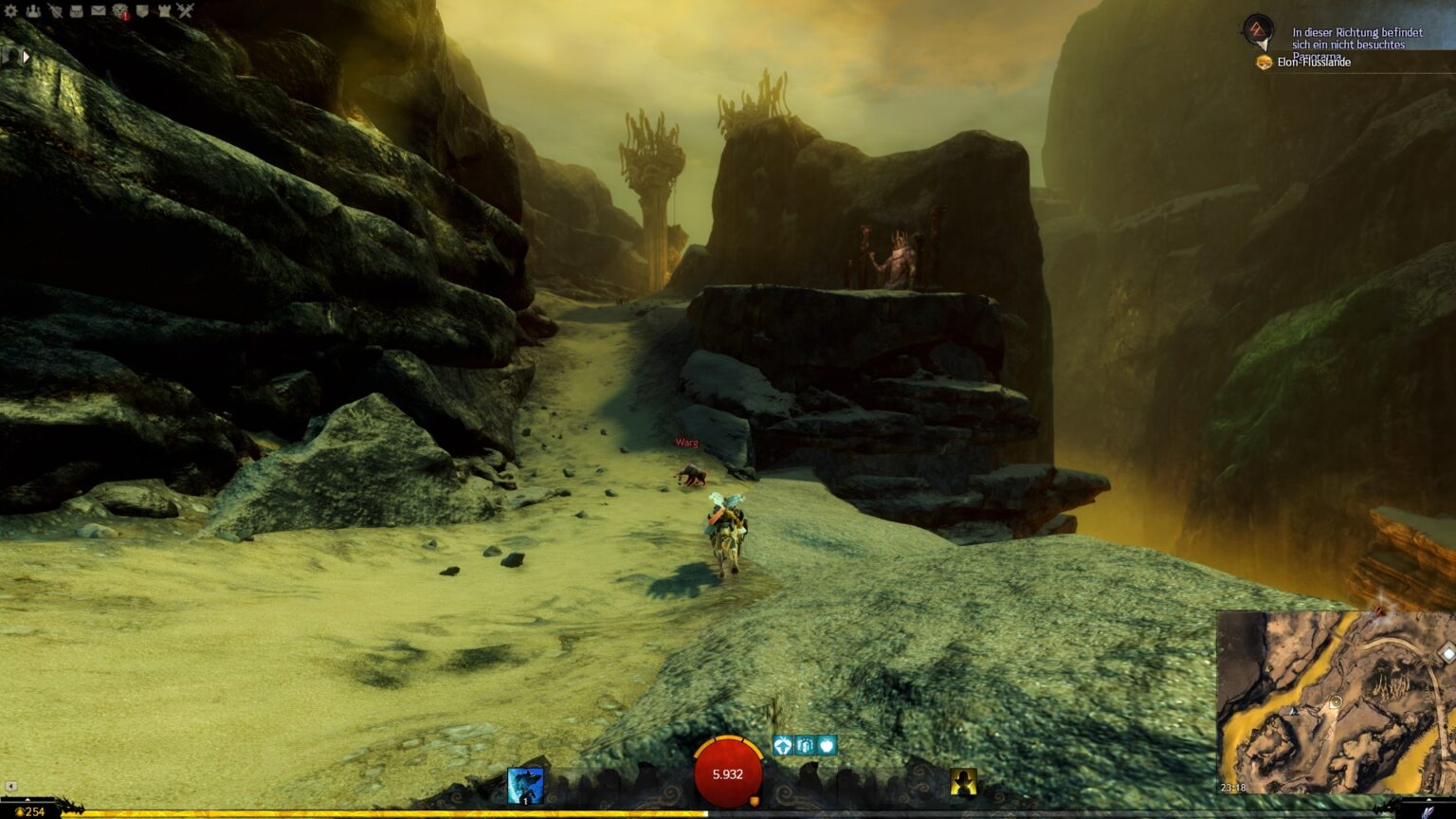
Task: Open the hero panel shield-and-sword icon
Action: 55,10
